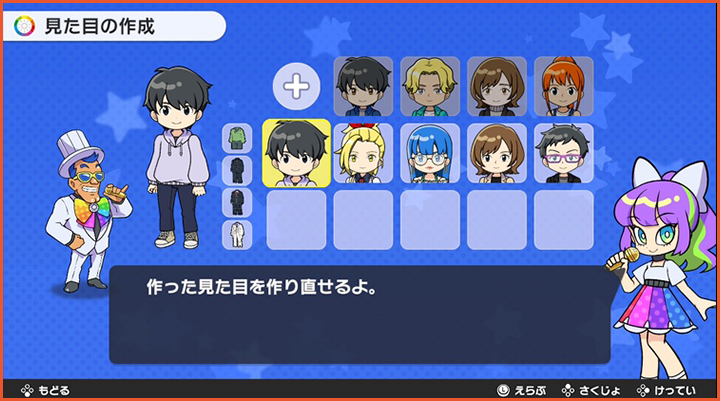Select the man wearing purple glasses
Viewport: 720px width, 401px height.
click(x=563, y=153)
